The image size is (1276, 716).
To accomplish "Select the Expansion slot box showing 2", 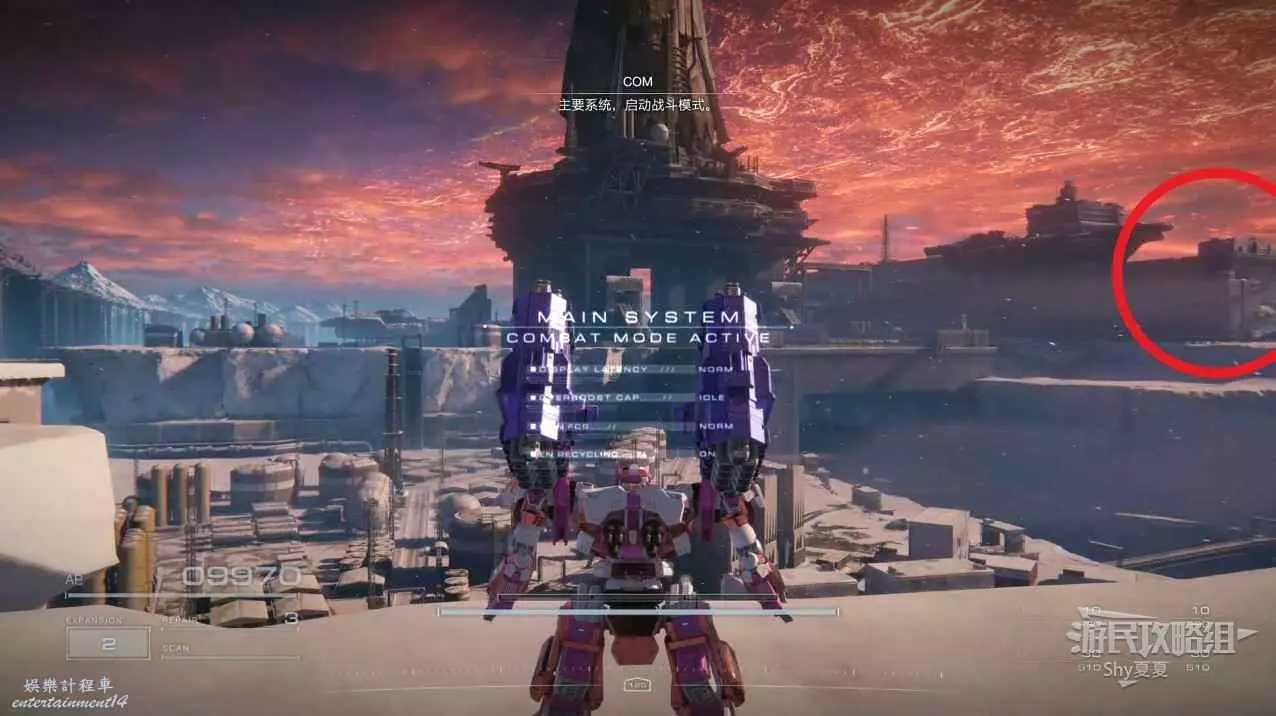I will 108,642.
